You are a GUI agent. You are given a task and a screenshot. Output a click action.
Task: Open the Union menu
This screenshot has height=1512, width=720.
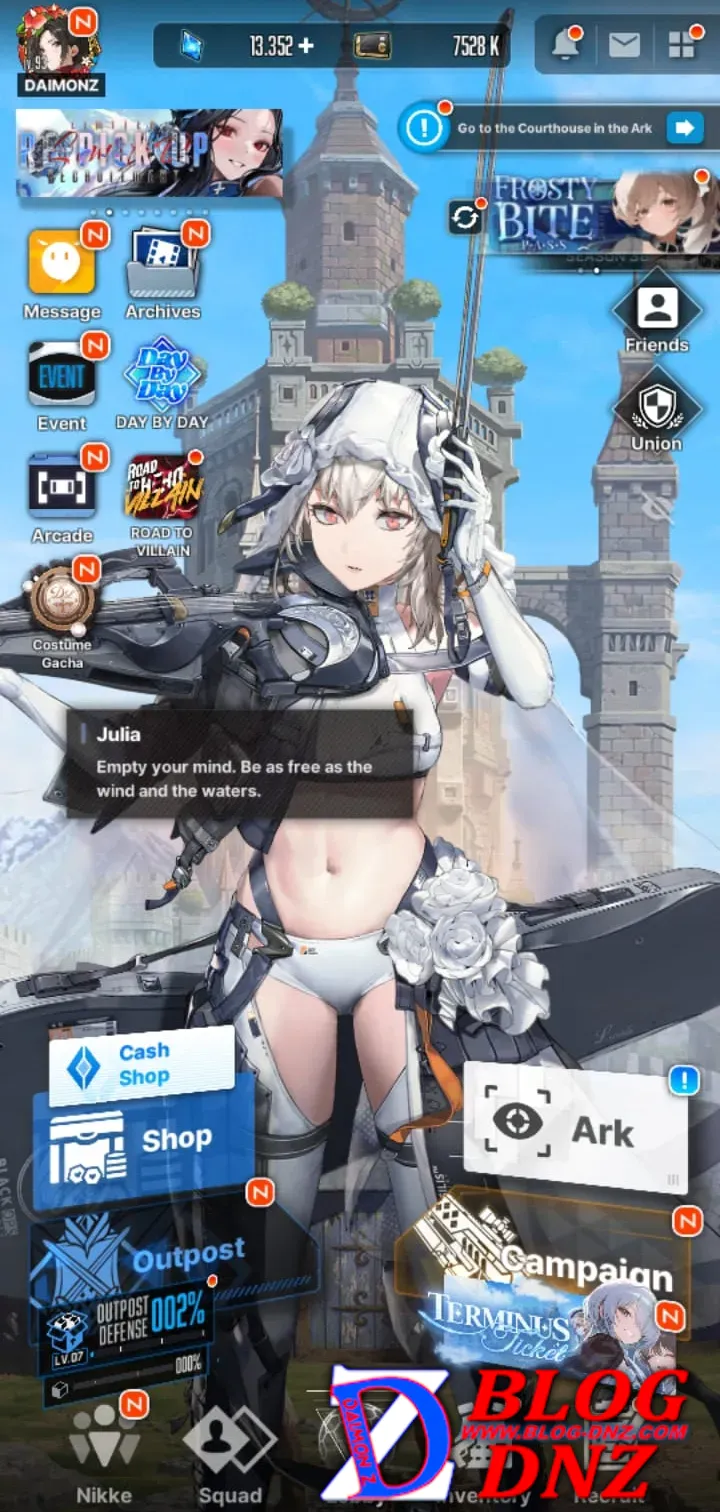pyautogui.click(x=656, y=410)
